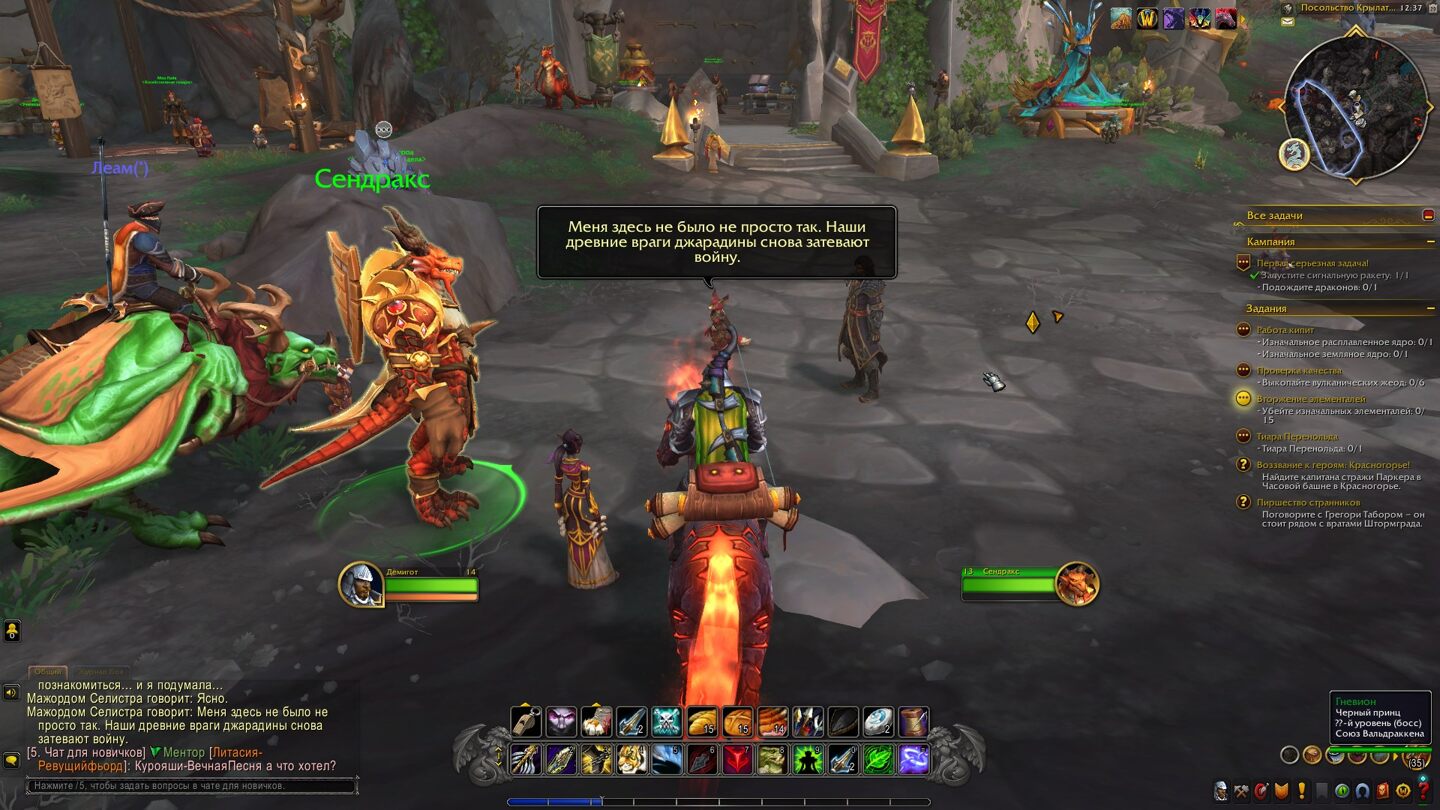Image resolution: width=1440 pixels, height=810 pixels.
Task: Switch to the Общий chat tab
Action: tap(47, 672)
